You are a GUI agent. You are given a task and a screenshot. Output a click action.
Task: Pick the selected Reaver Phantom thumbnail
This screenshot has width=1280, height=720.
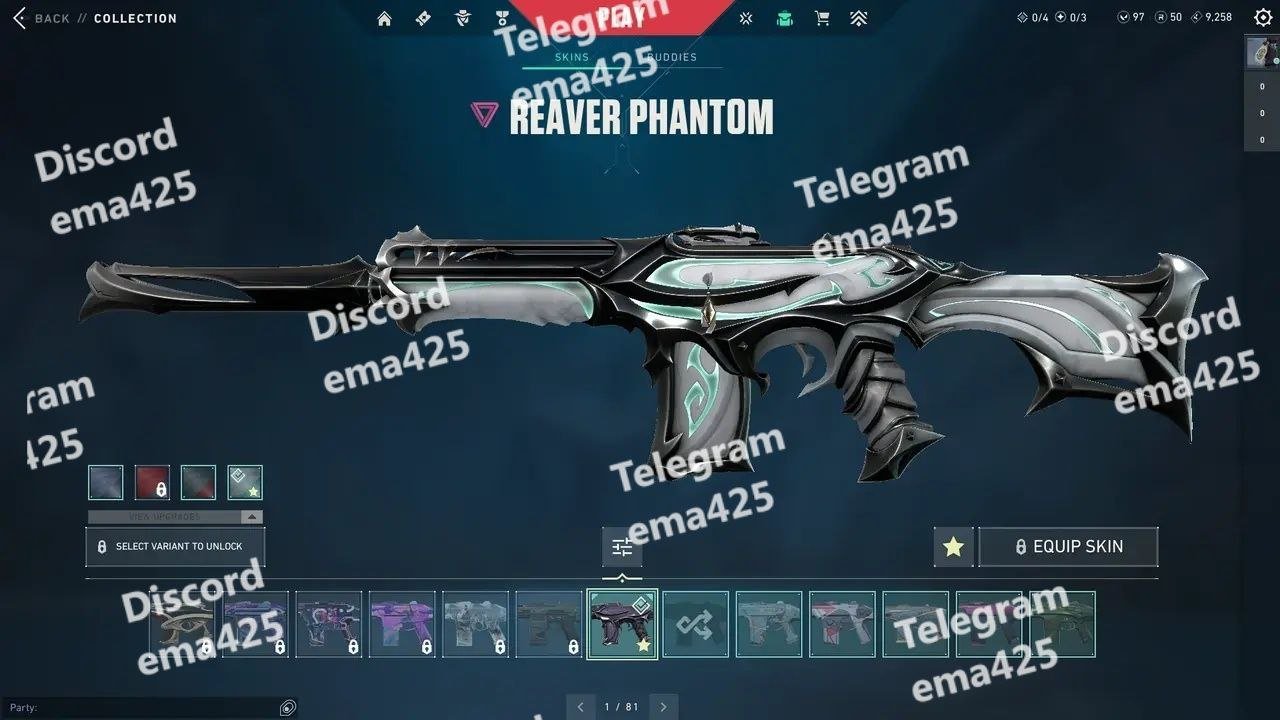pyautogui.click(x=622, y=624)
